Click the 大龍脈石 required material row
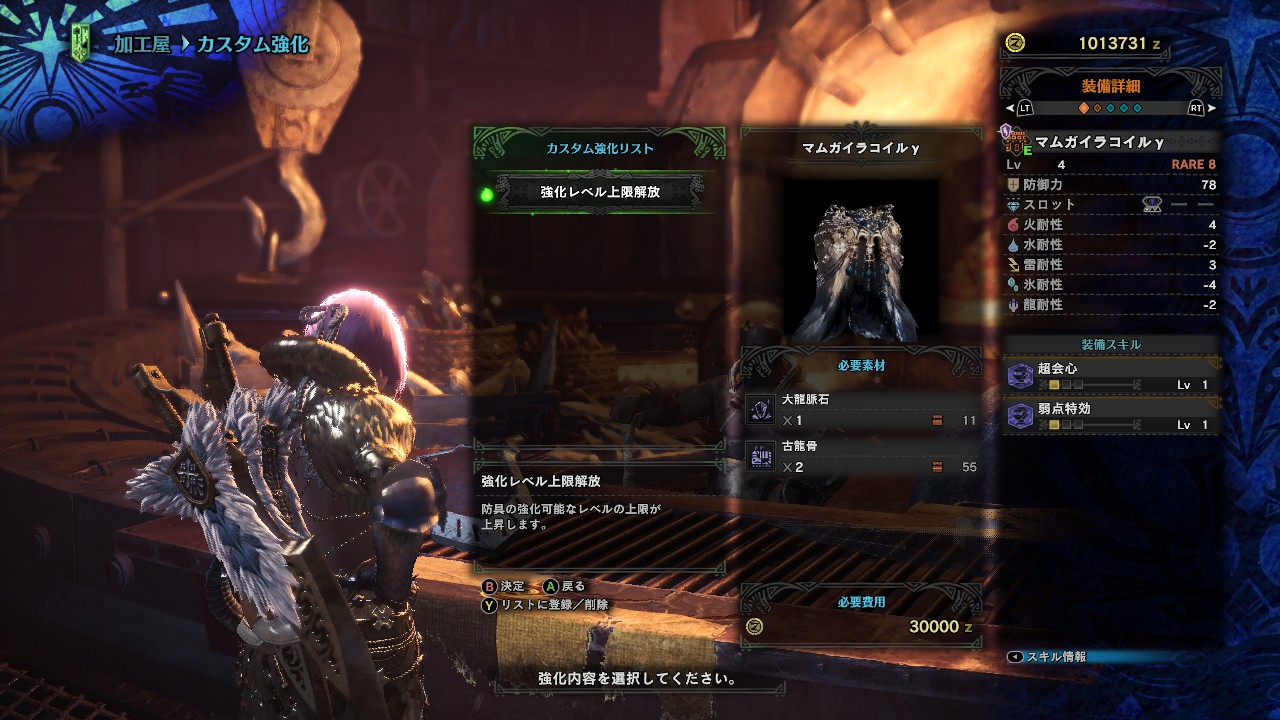 [x=861, y=410]
